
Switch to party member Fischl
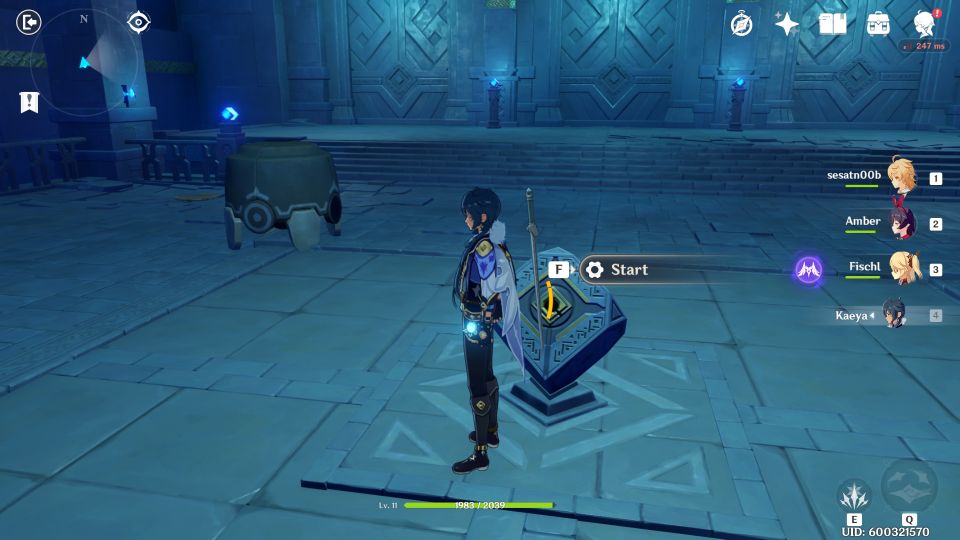click(x=900, y=268)
